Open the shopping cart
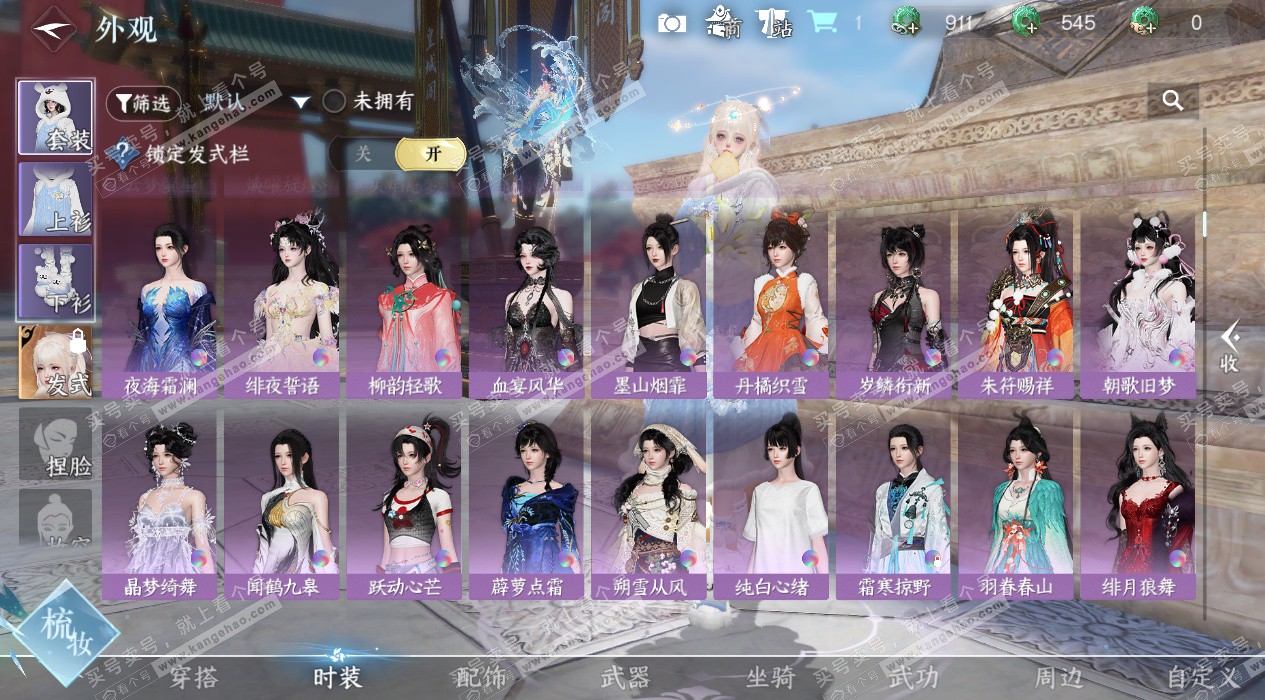 pos(823,22)
